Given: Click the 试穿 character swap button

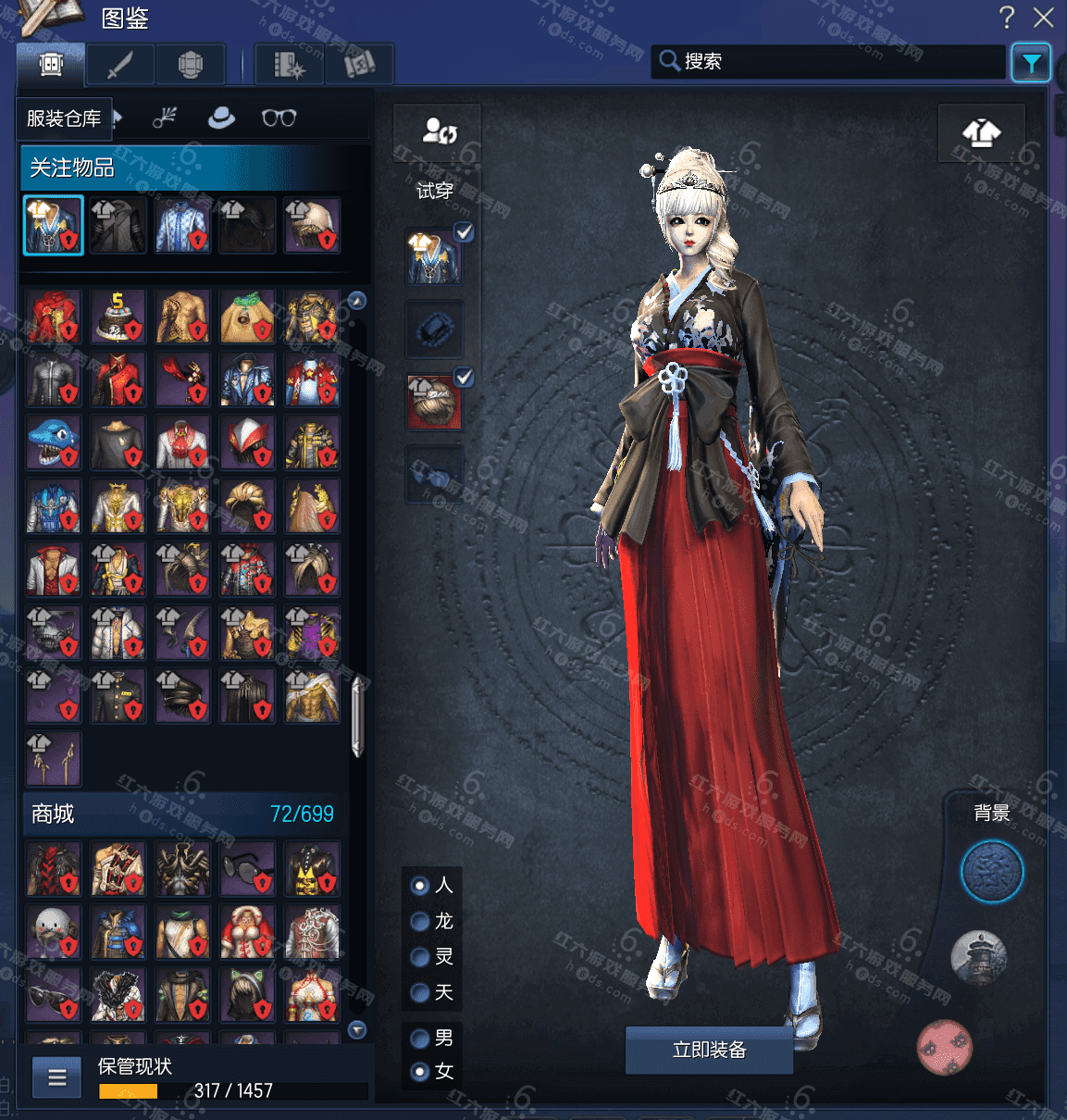Looking at the screenshot, I should [x=438, y=132].
